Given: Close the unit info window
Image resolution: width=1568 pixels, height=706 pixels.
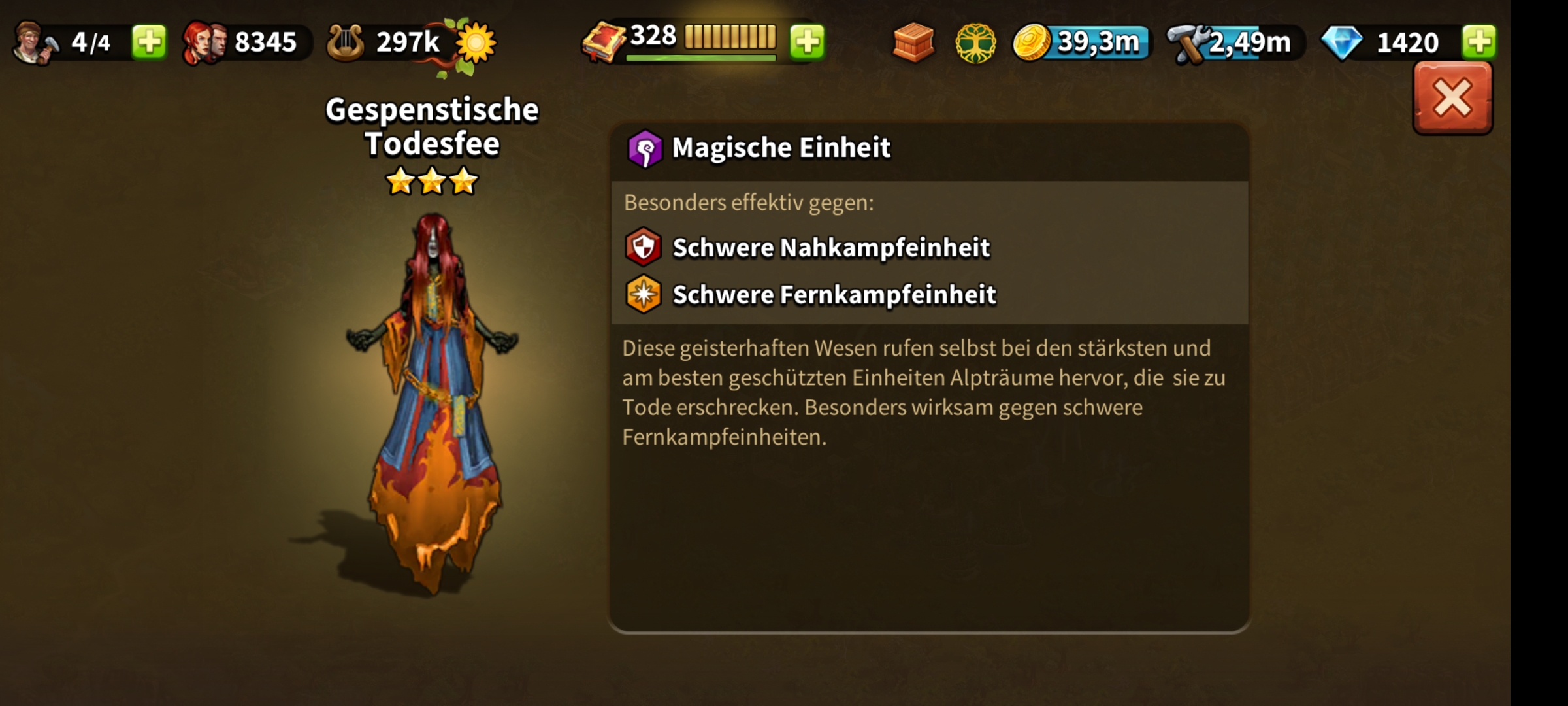Looking at the screenshot, I should pos(1452,99).
